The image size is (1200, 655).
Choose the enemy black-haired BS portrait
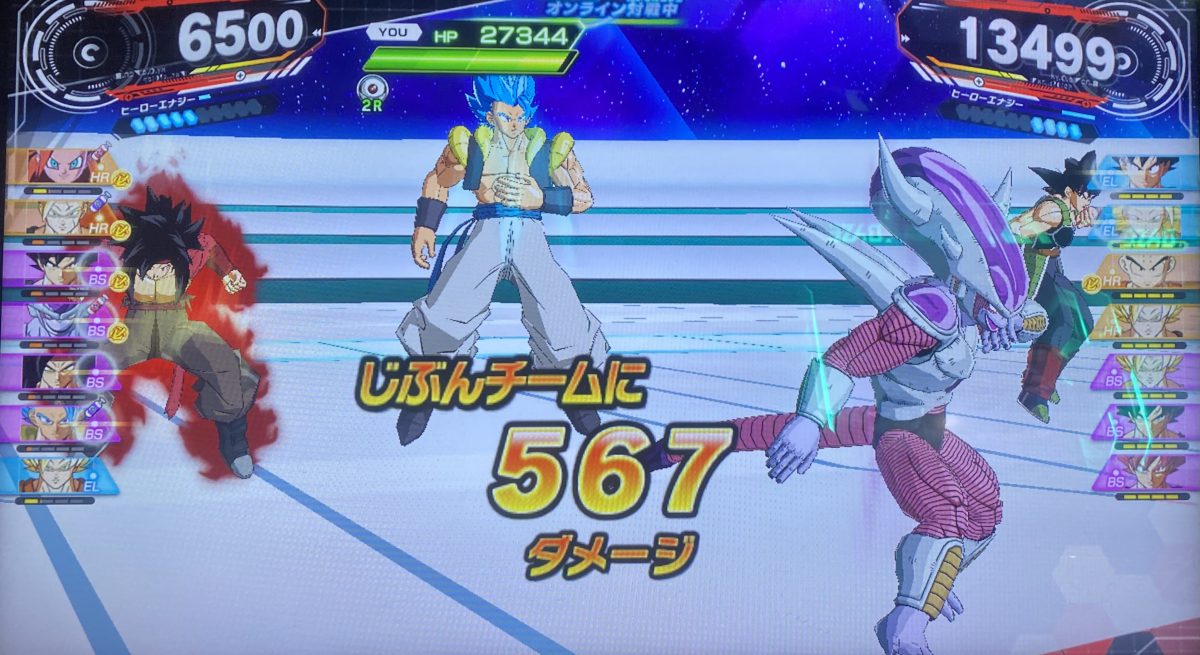(1147, 421)
